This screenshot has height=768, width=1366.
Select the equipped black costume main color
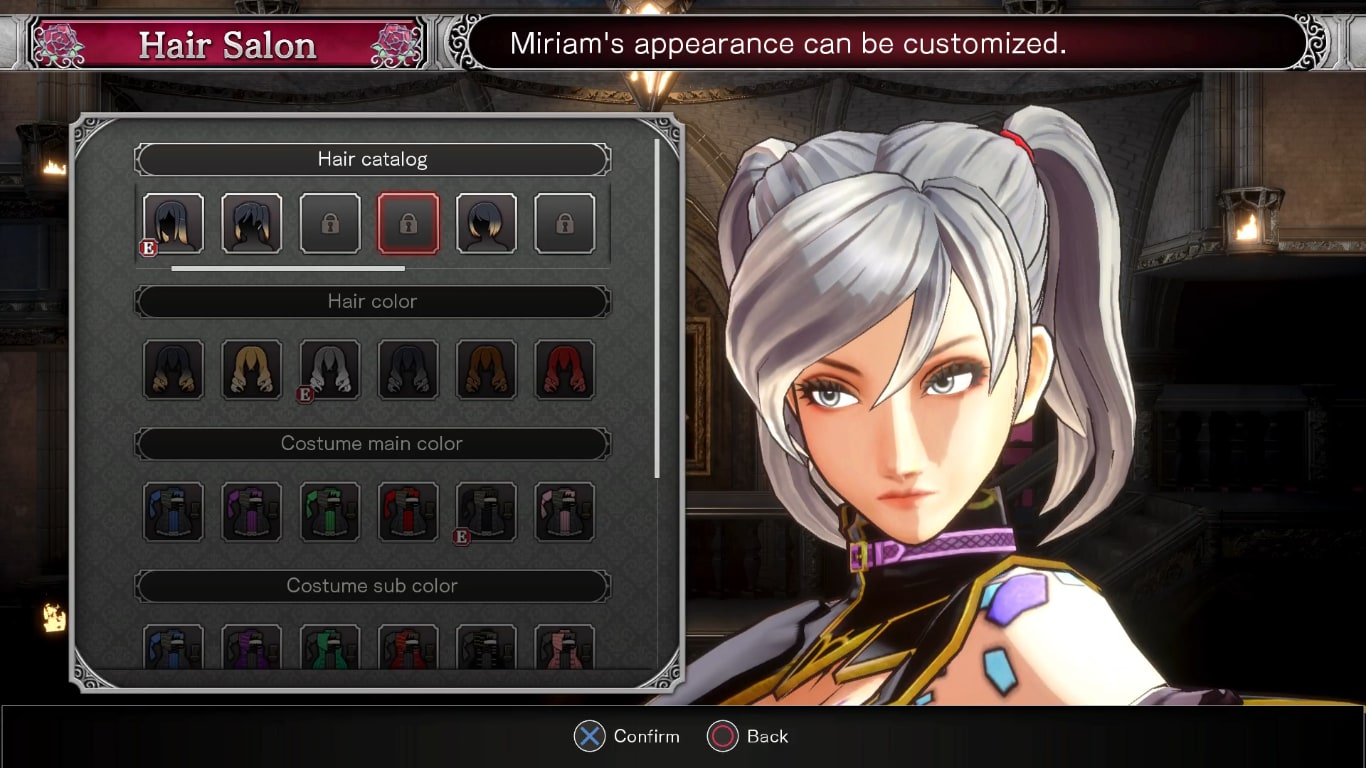point(486,512)
